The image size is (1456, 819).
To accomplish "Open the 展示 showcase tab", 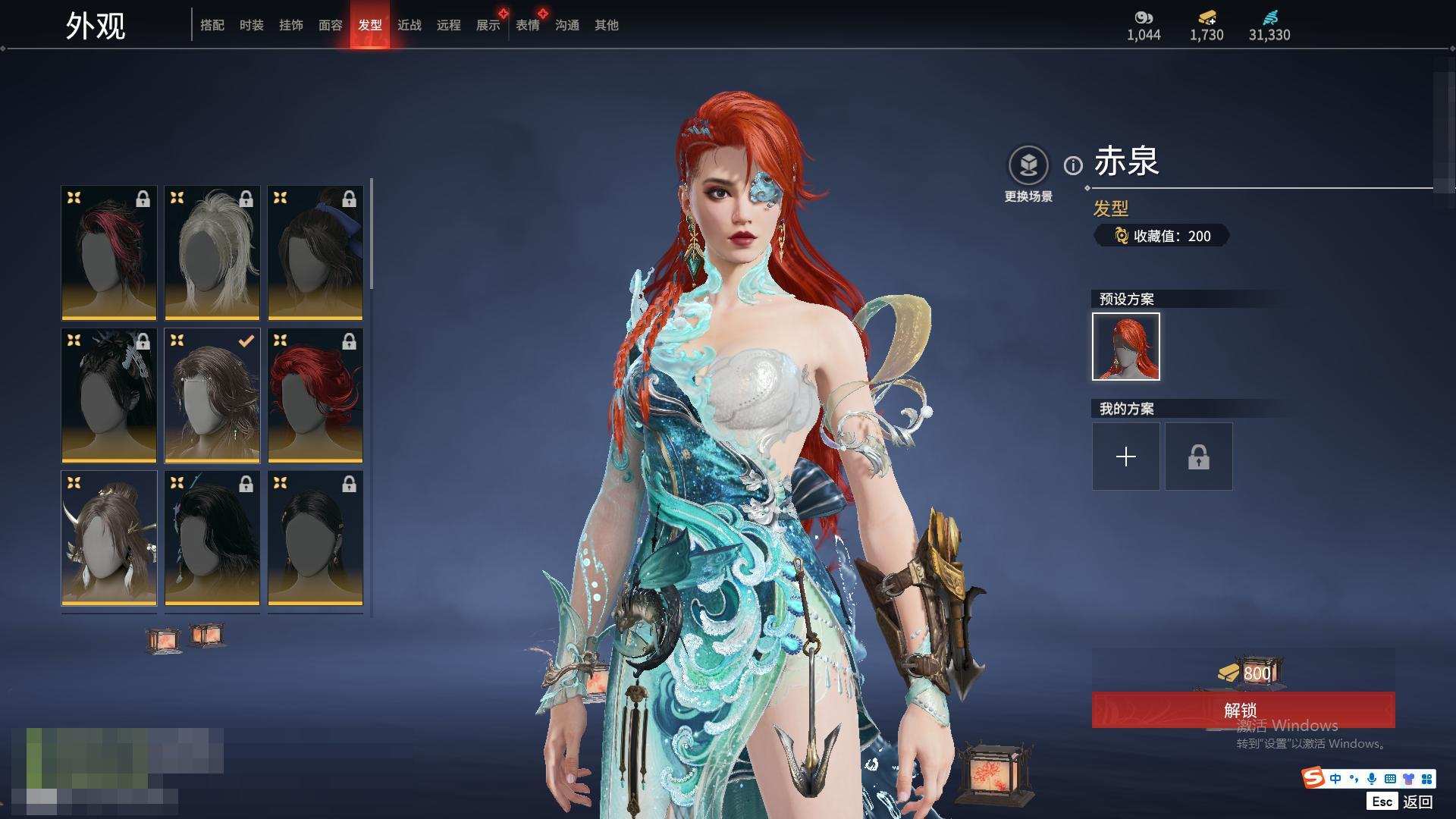I will tap(488, 25).
